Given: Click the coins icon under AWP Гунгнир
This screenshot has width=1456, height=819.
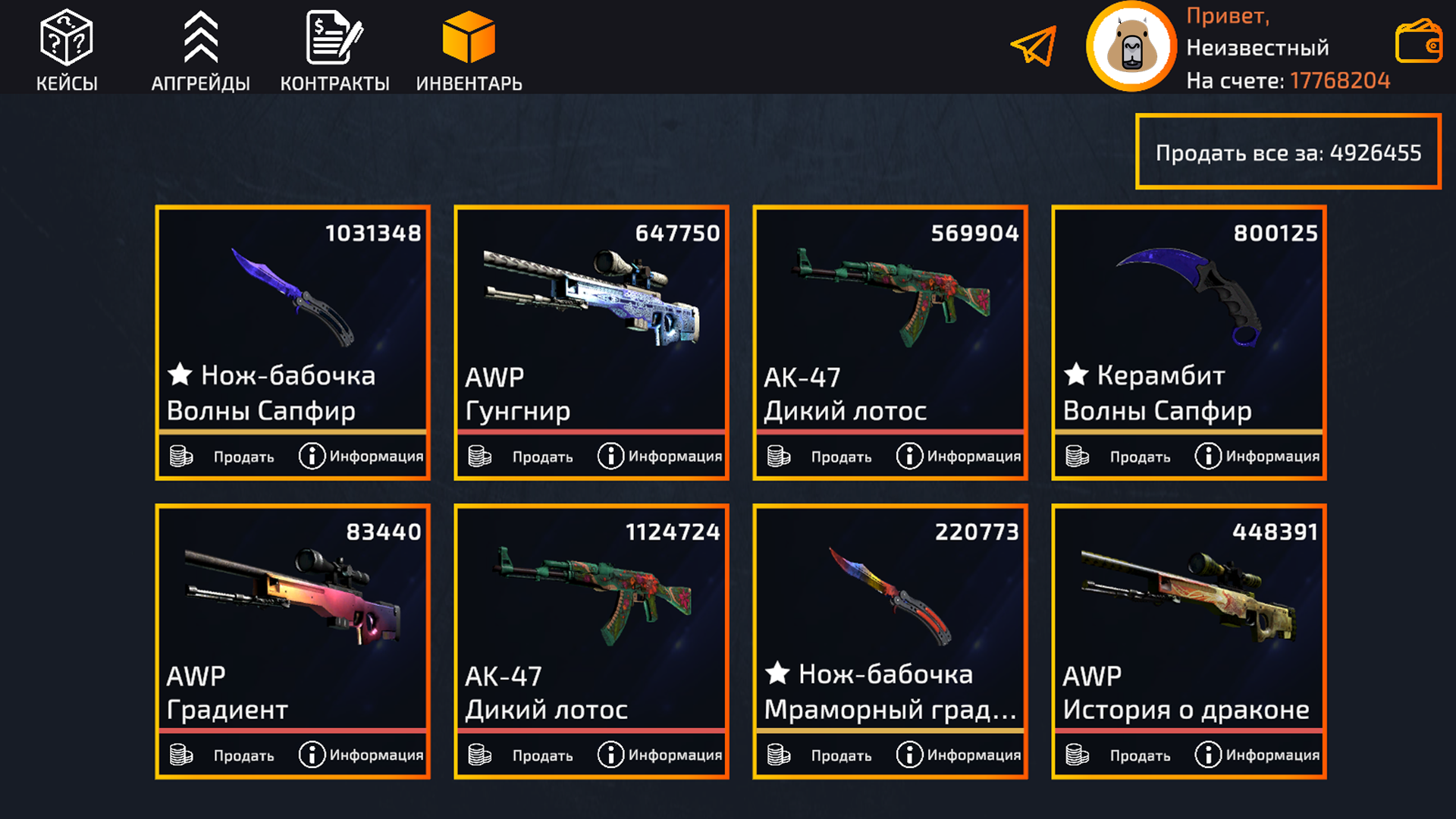Looking at the screenshot, I should click(x=479, y=456).
